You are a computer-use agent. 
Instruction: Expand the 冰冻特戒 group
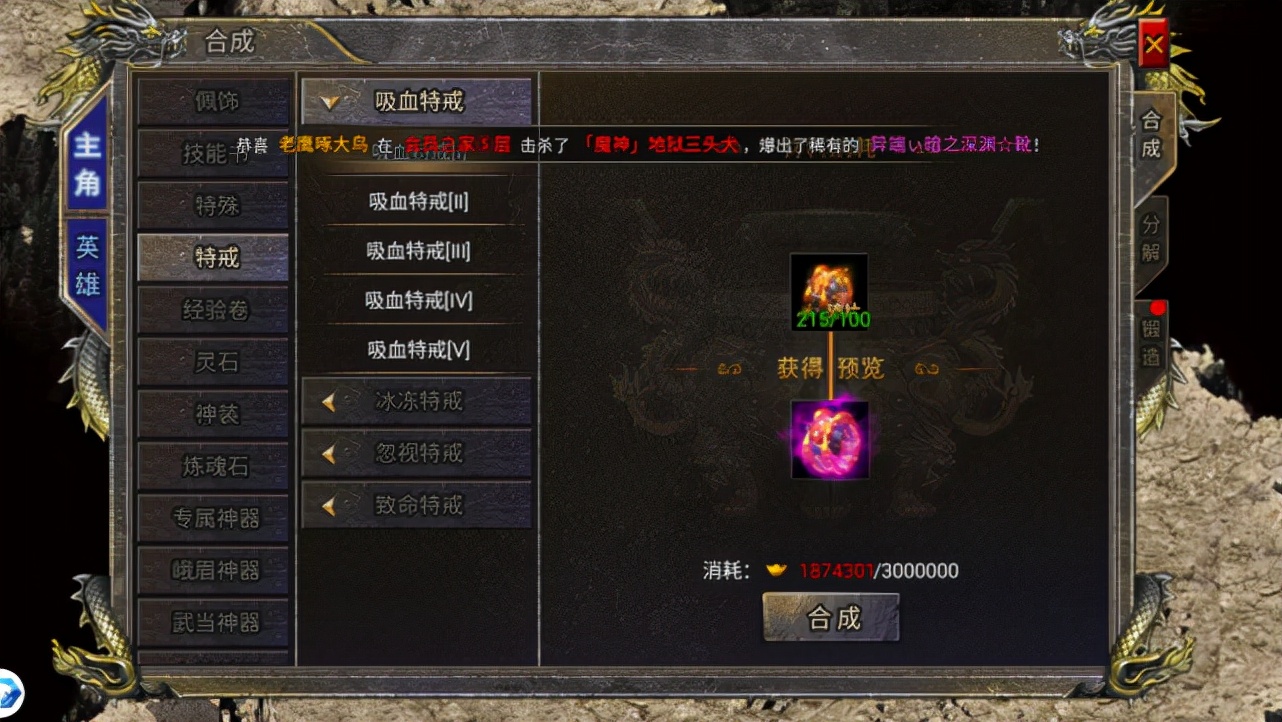click(x=417, y=401)
